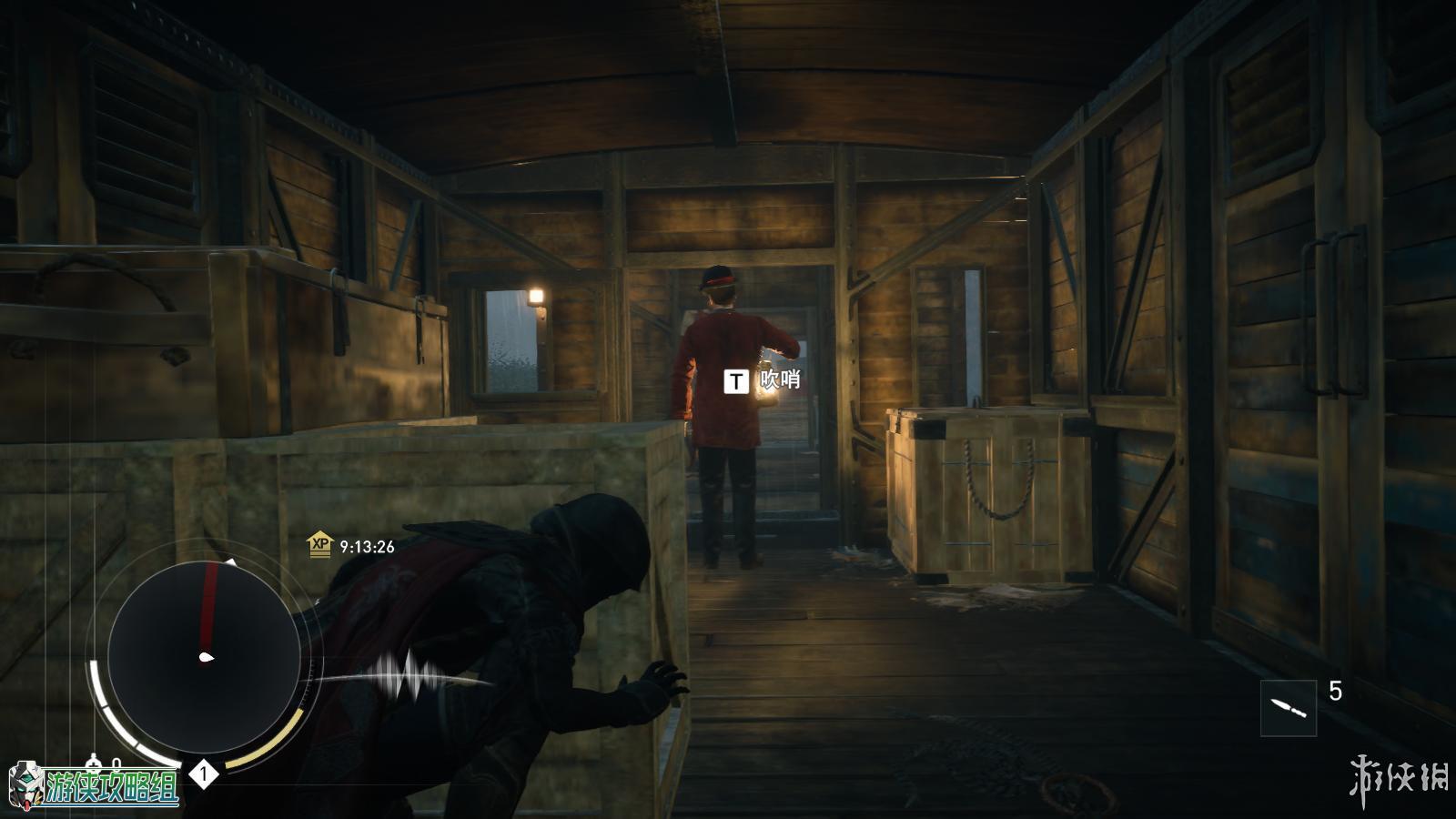This screenshot has height=819, width=1456.
Task: Select the throwing knife weapon slot
Action: [1289, 708]
